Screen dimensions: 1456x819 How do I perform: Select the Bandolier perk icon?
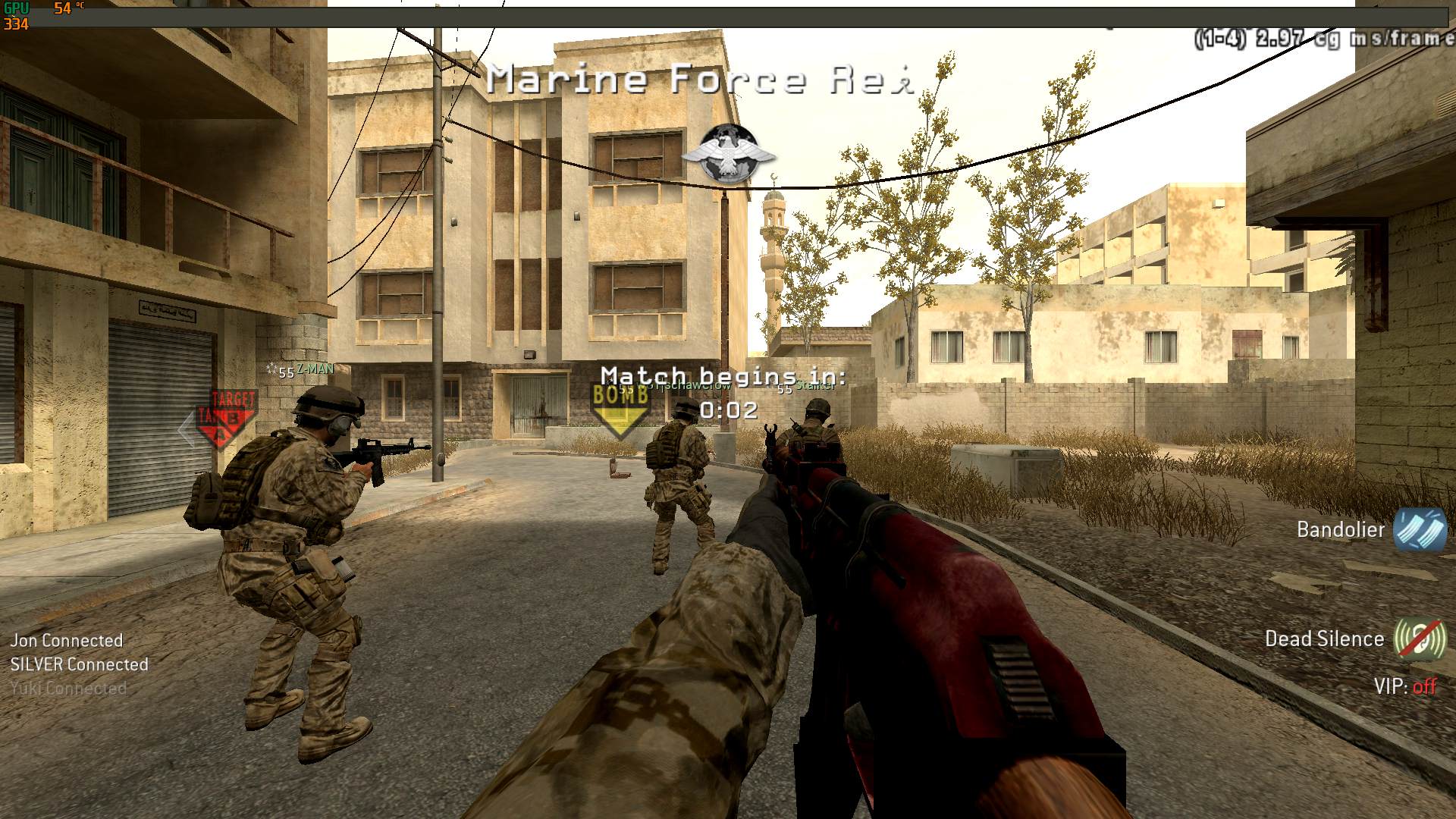click(x=1419, y=529)
